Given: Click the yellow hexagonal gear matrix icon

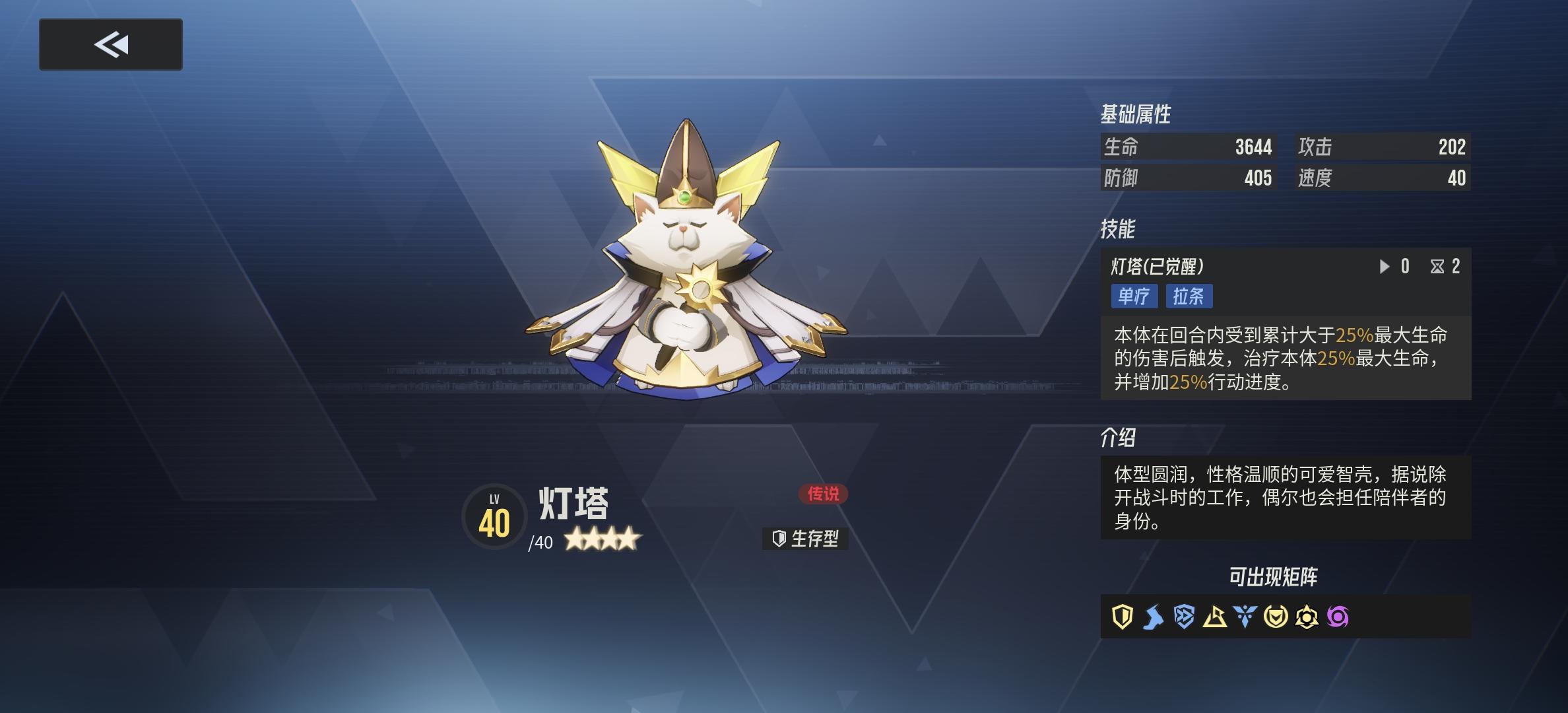Looking at the screenshot, I should [x=1307, y=616].
